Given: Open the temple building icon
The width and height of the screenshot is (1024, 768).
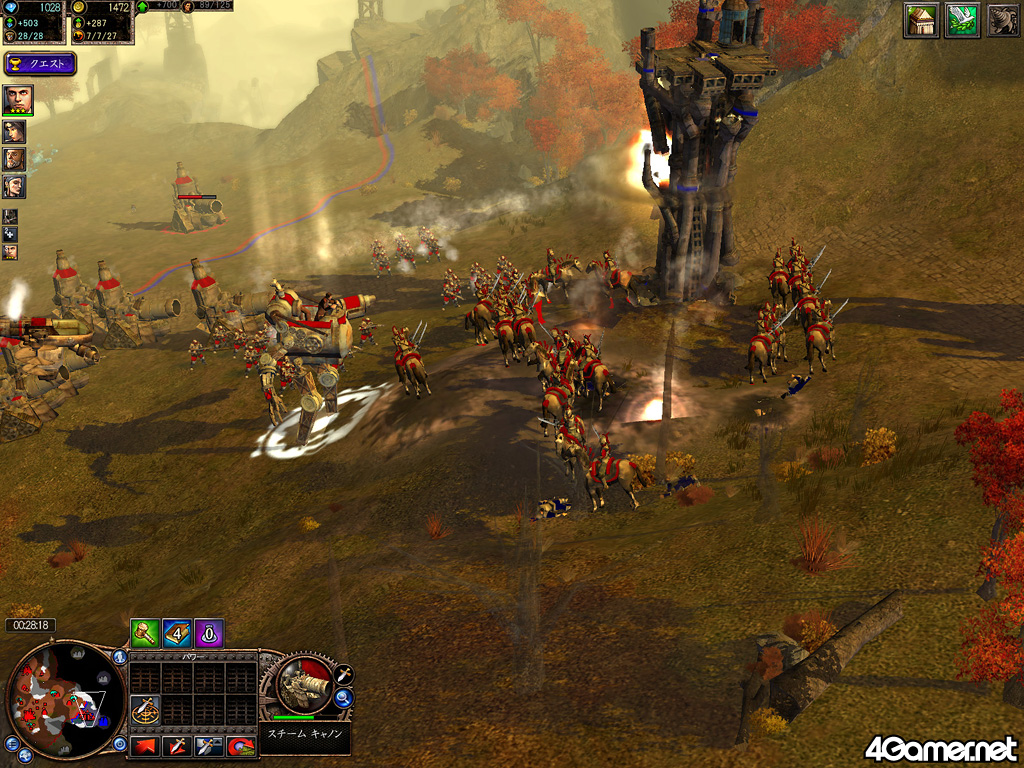Looking at the screenshot, I should (x=921, y=20).
